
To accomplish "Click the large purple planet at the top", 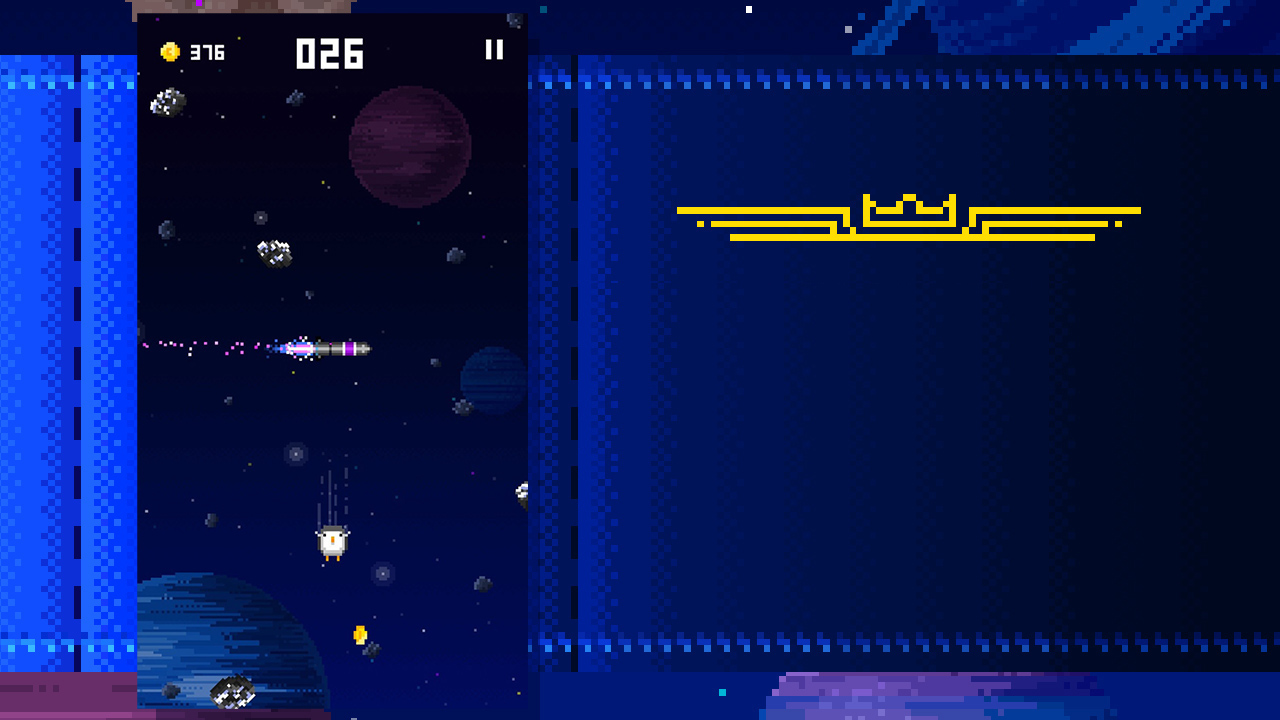I will (408, 143).
